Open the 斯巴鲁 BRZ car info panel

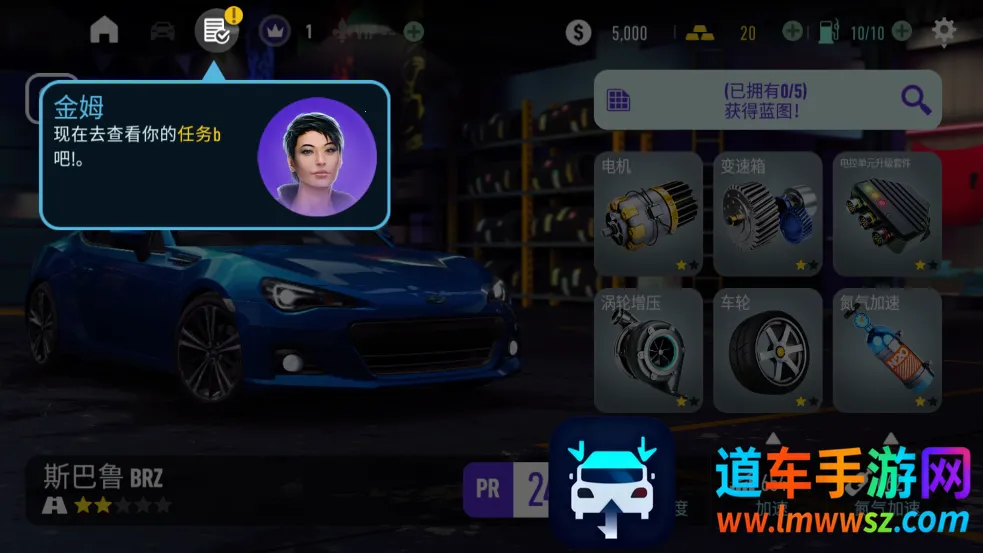(x=105, y=488)
